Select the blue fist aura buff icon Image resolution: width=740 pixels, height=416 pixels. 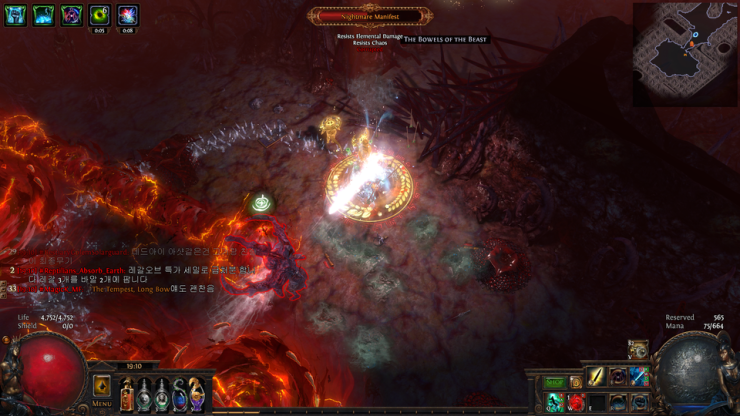[x=15, y=15]
